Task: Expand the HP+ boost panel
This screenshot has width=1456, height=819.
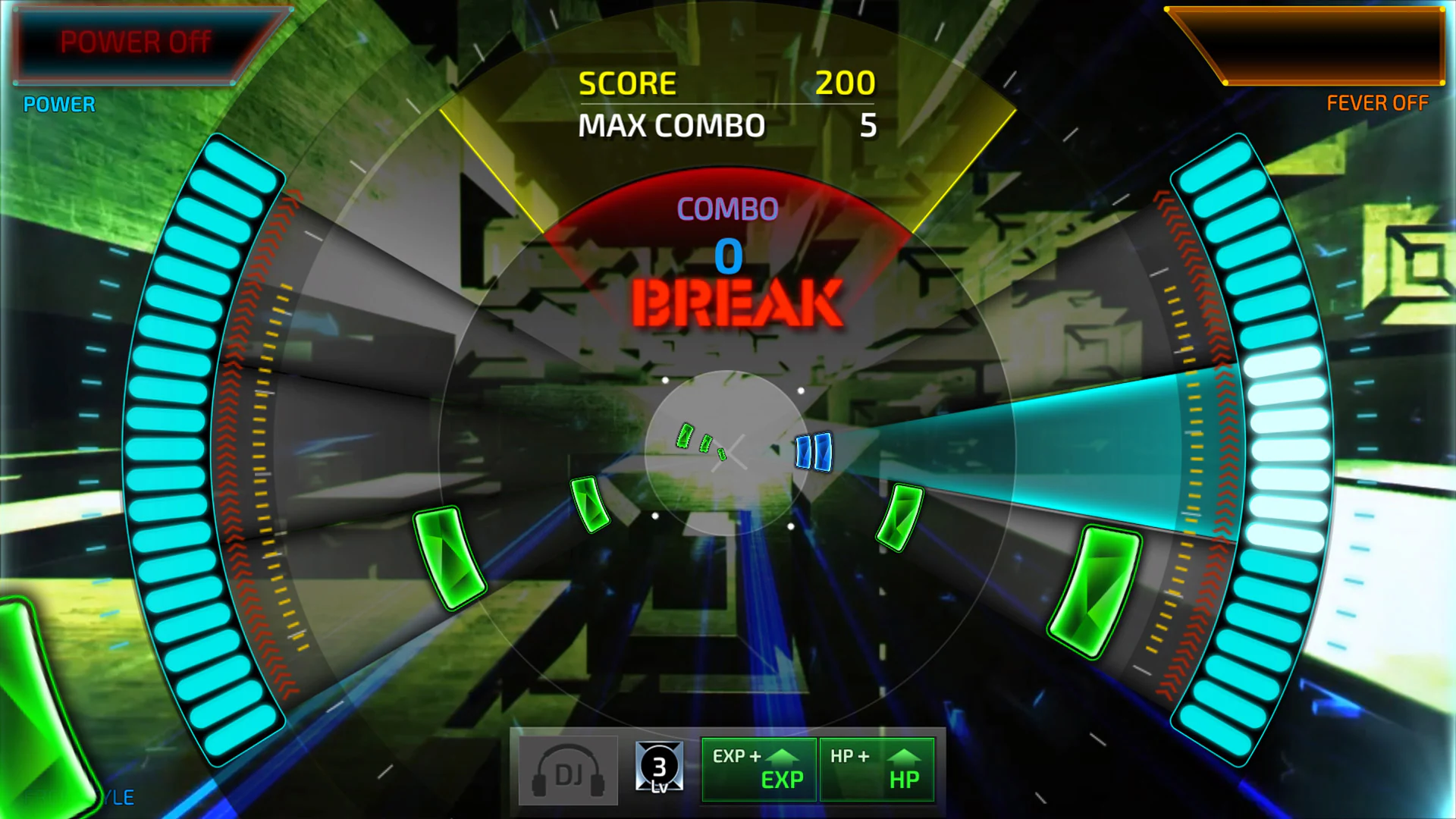Action: click(x=877, y=768)
